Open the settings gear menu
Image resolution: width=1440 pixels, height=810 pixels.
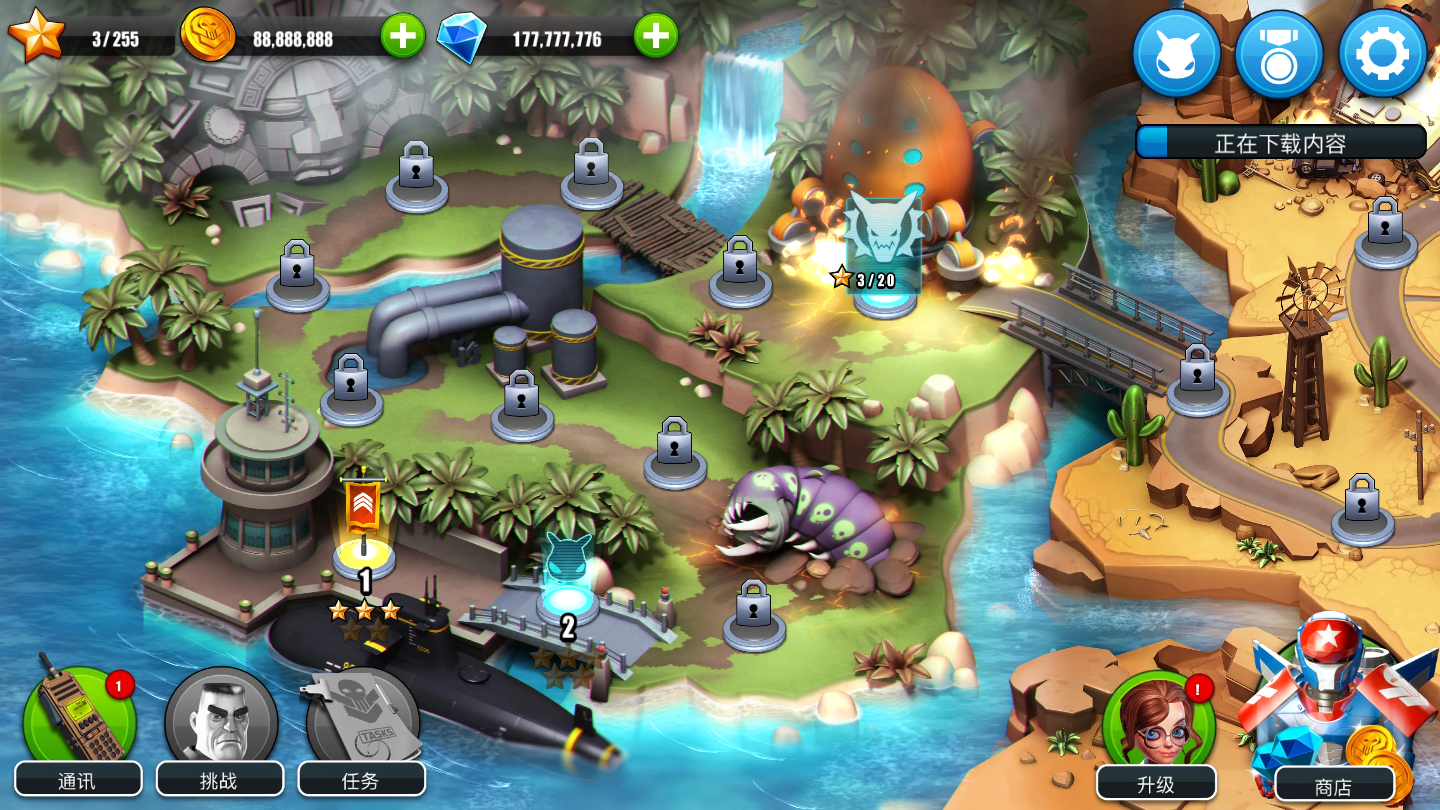click(x=1382, y=54)
